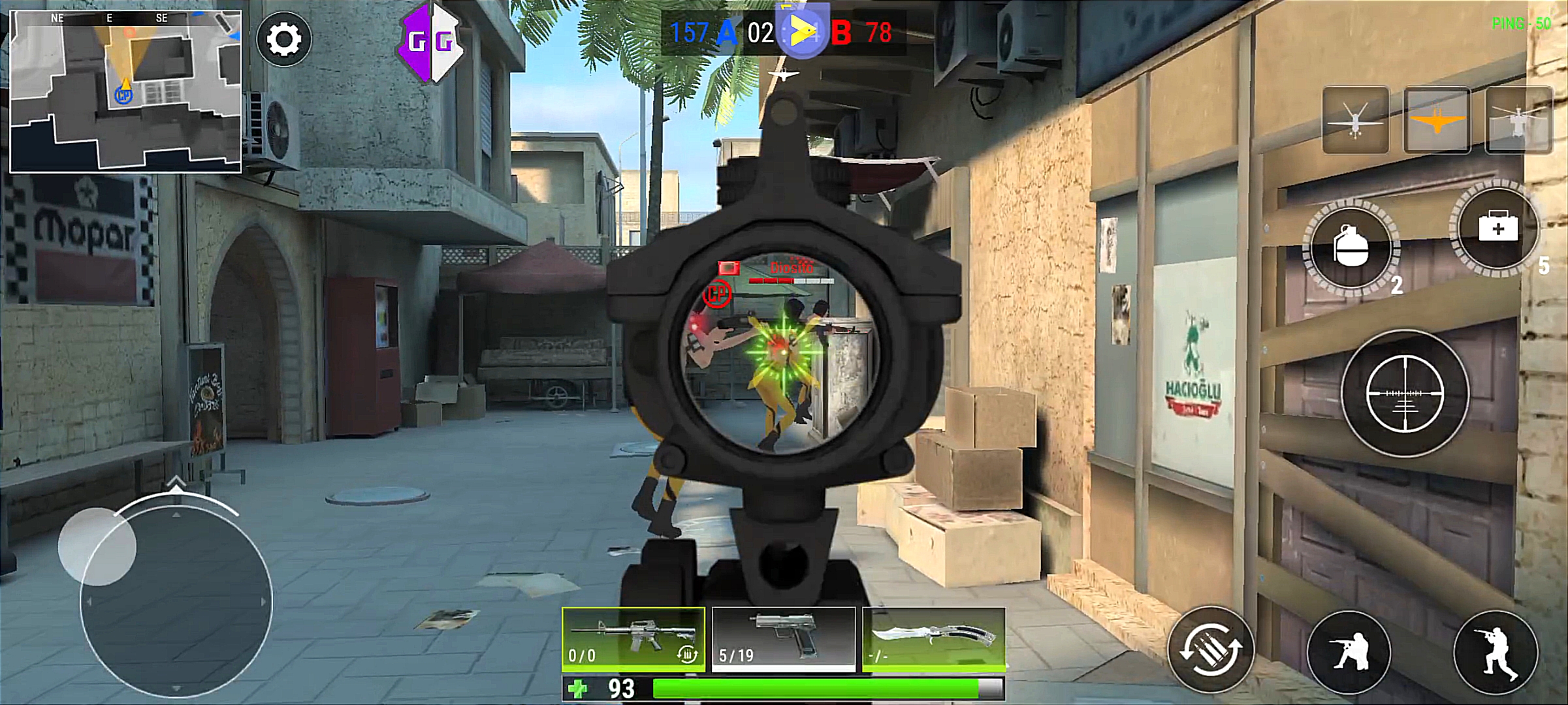Toggle the scope aim button
Image resolution: width=1568 pixels, height=705 pixels.
(x=1405, y=394)
